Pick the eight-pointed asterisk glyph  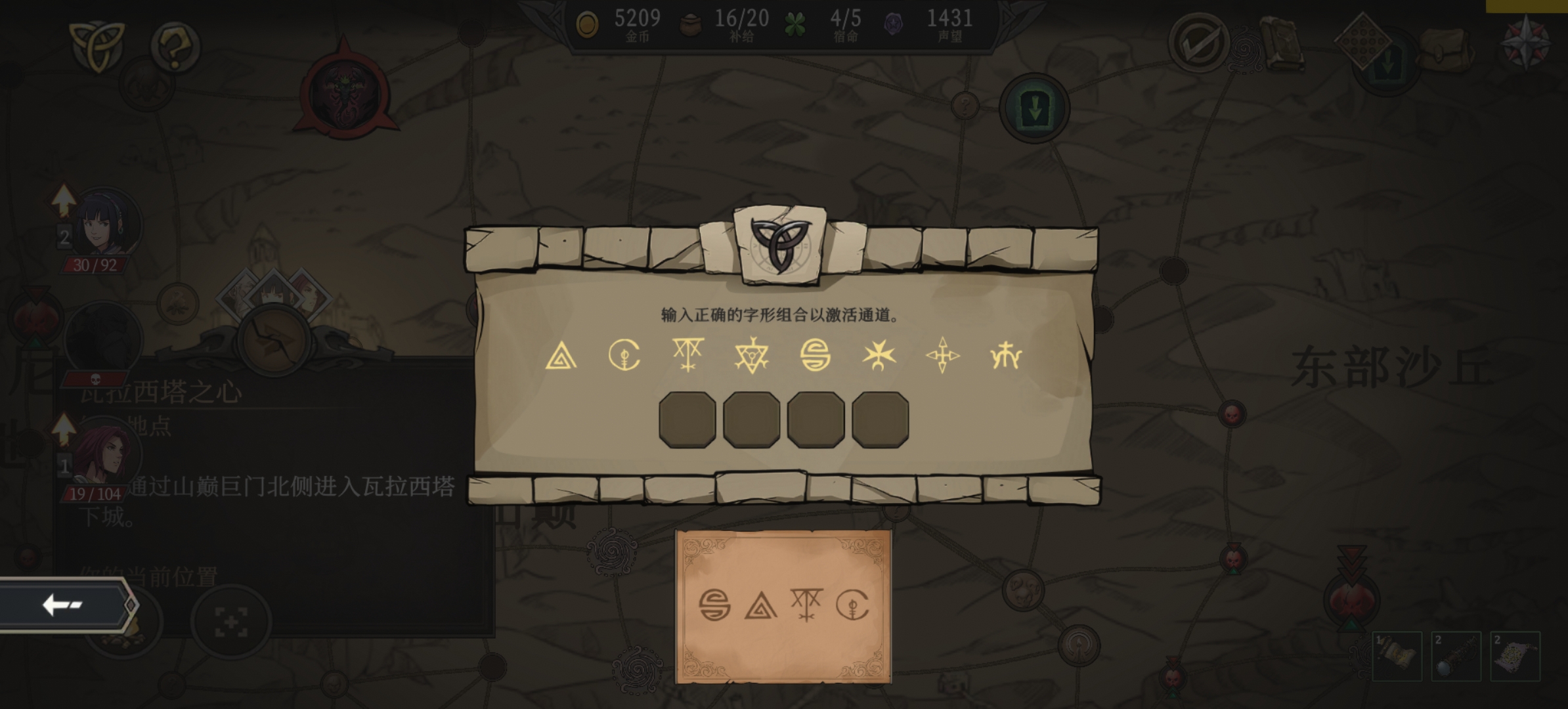tap(879, 356)
